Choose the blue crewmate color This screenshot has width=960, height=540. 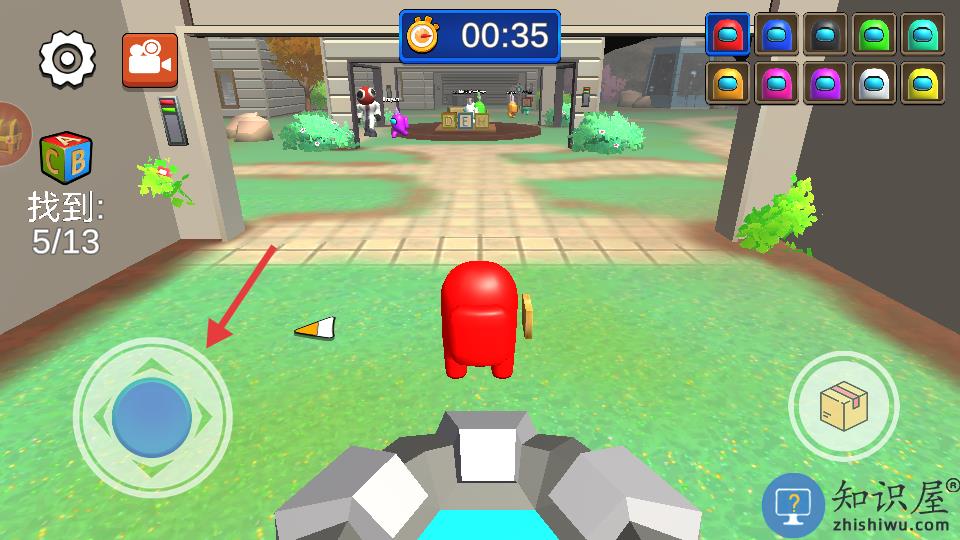[x=776, y=35]
